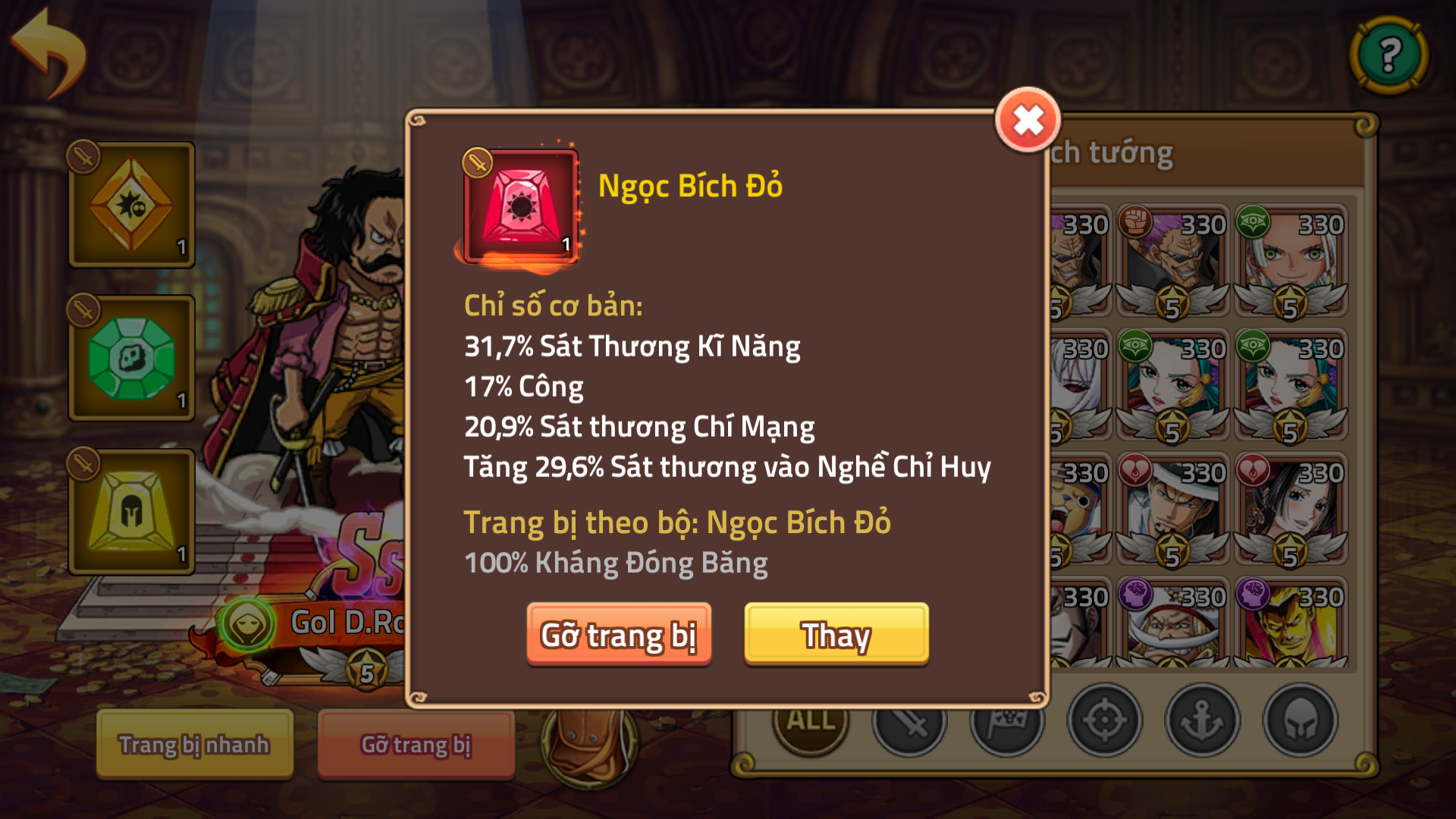Click the orange Gỡ trang bị button below Roger
This screenshot has height=819, width=1456.
[416, 745]
